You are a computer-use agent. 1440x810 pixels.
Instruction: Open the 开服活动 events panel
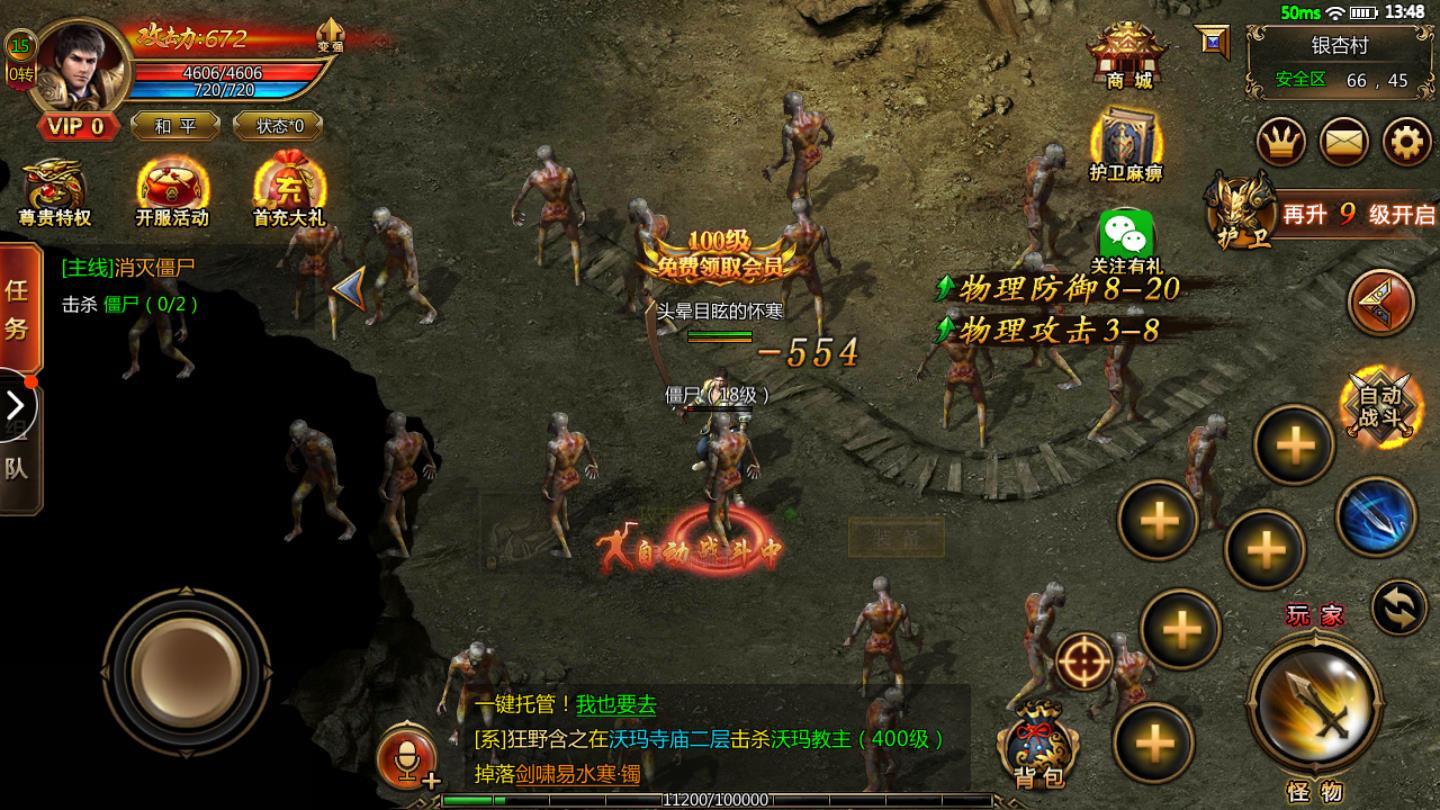(170, 190)
